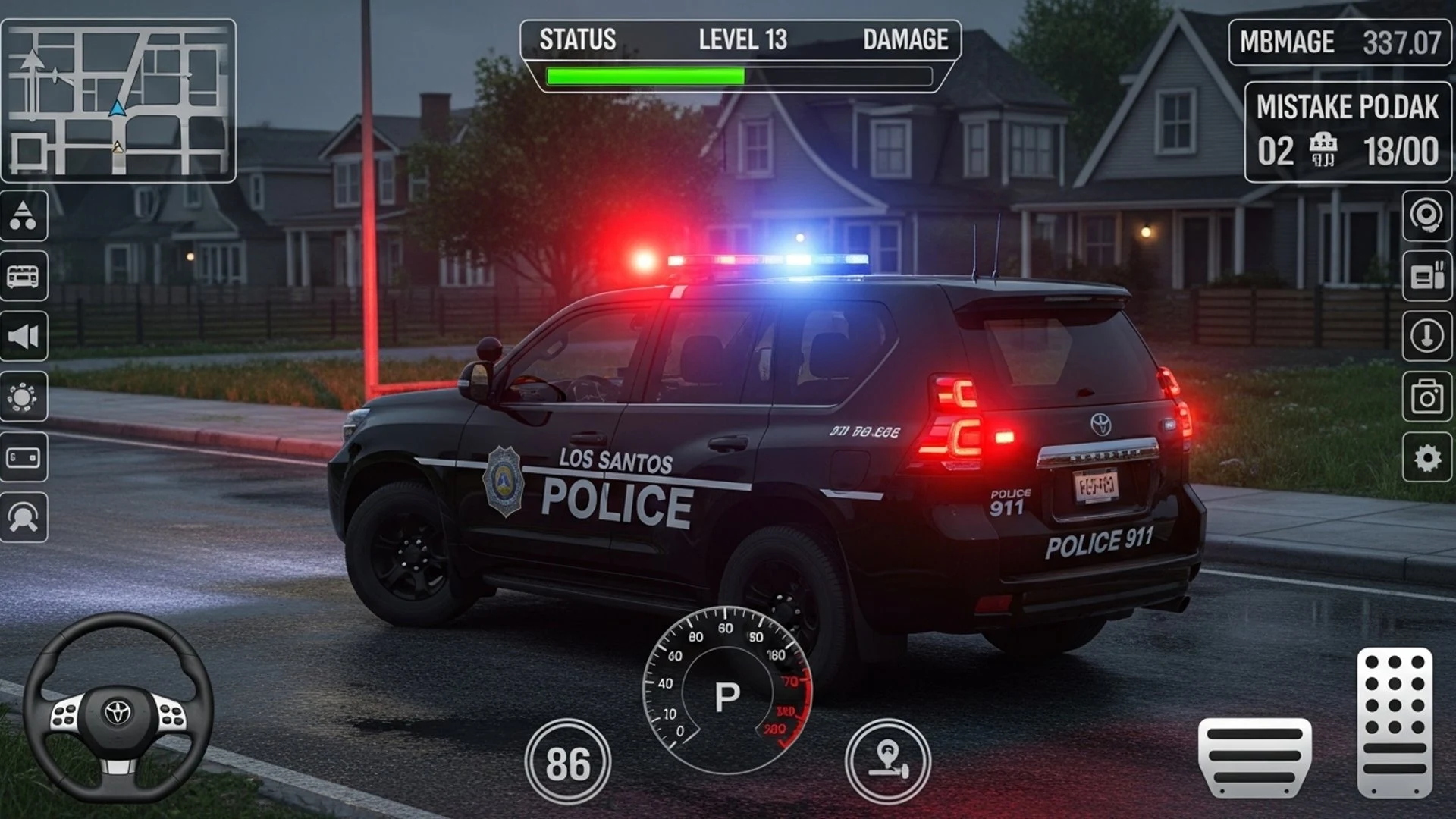Tap the round 86 speed button
The image size is (1456, 819).
point(567,762)
